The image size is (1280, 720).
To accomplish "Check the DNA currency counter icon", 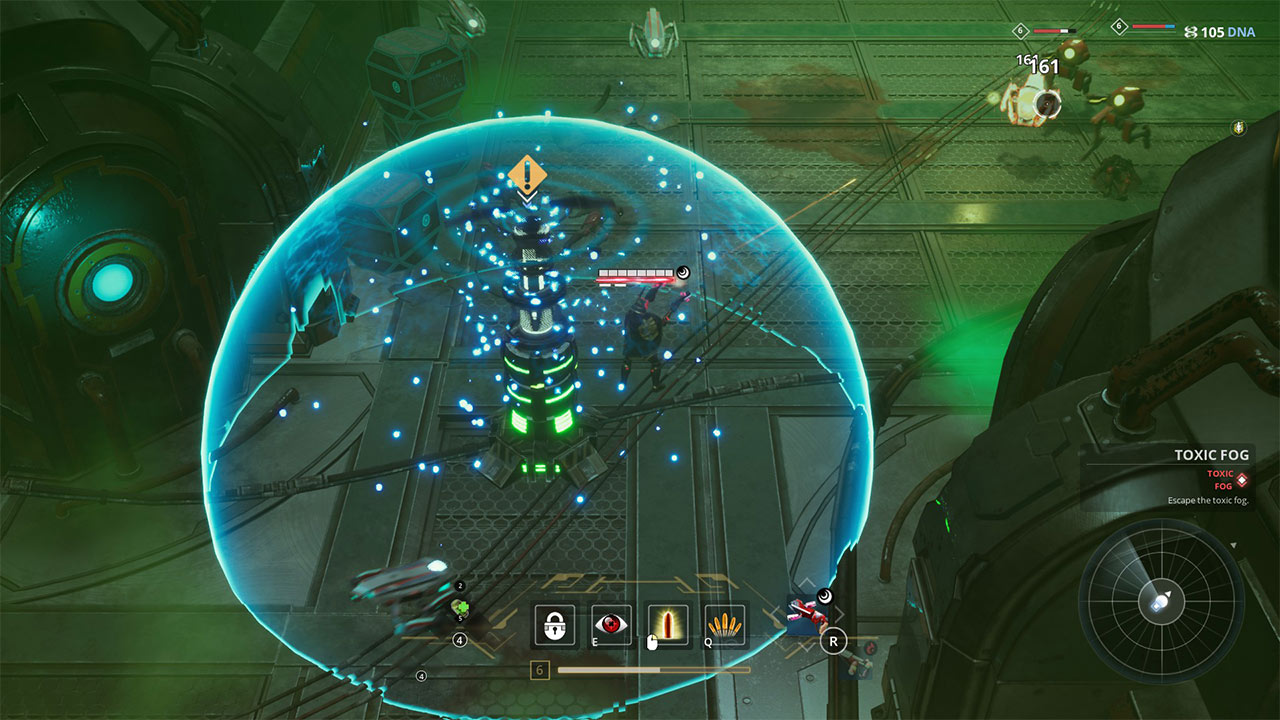I will pos(1190,32).
